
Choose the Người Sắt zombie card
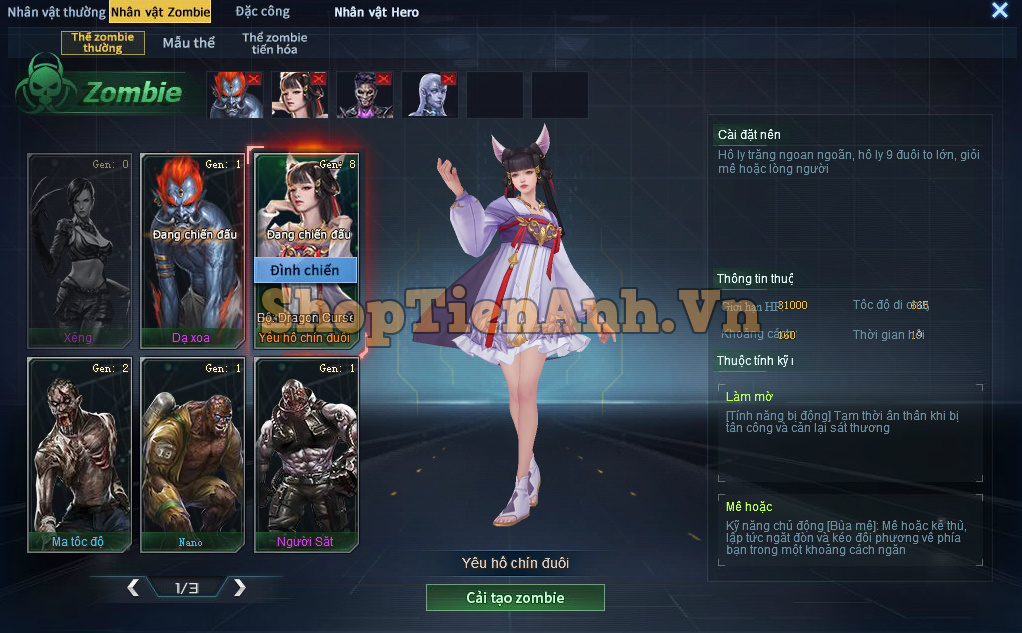pyautogui.click(x=306, y=455)
